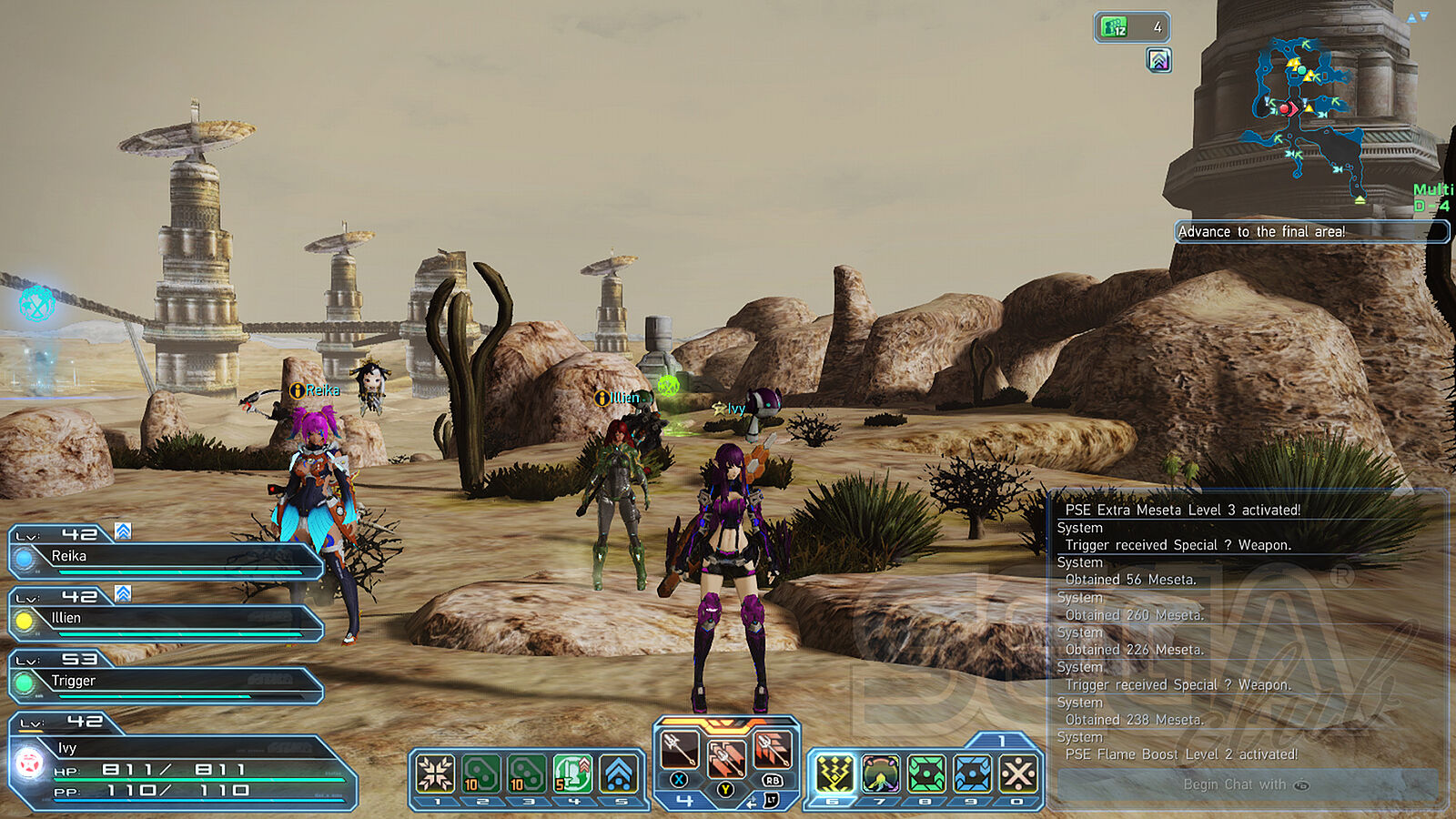
Task: Choose the middle photon art on the Y slot
Action: [725, 757]
